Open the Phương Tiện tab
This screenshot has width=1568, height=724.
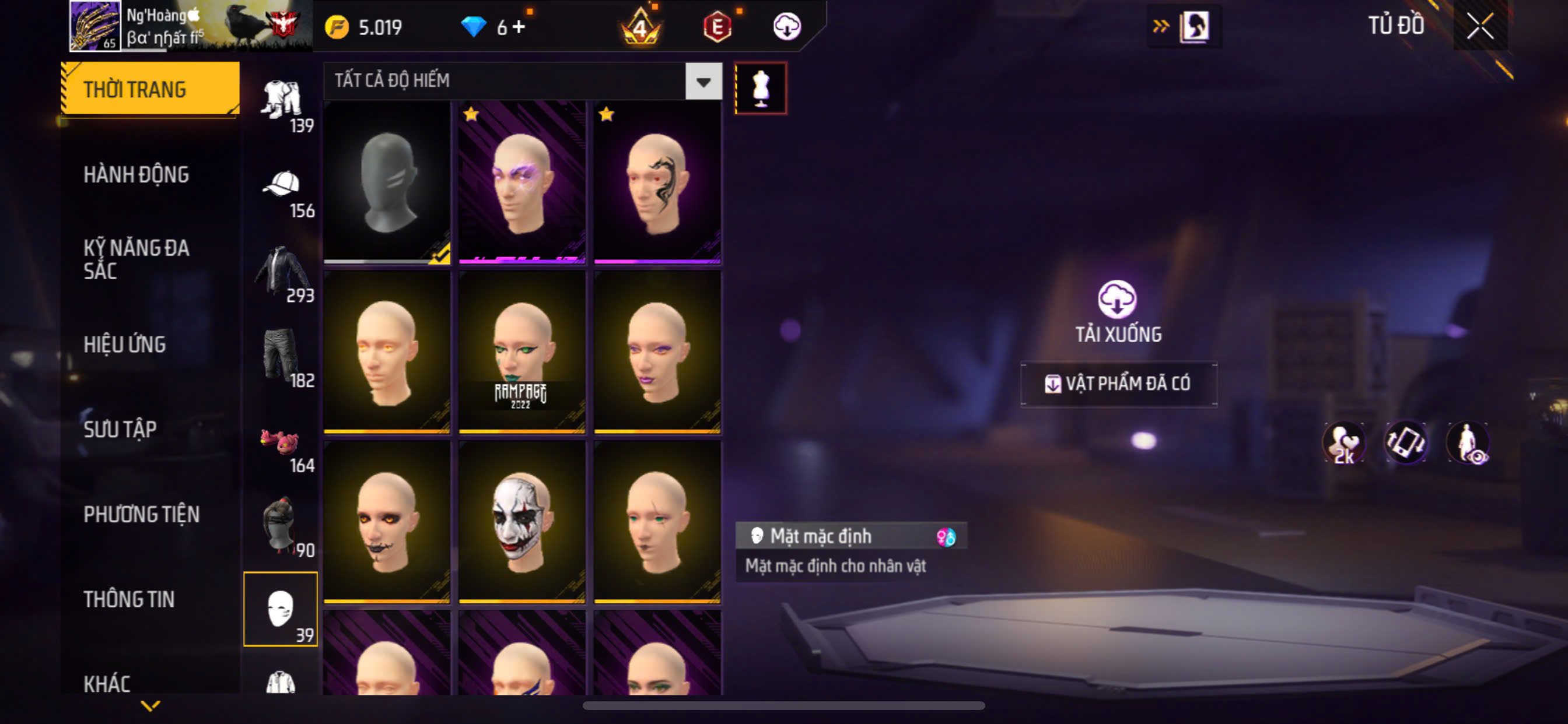point(141,514)
